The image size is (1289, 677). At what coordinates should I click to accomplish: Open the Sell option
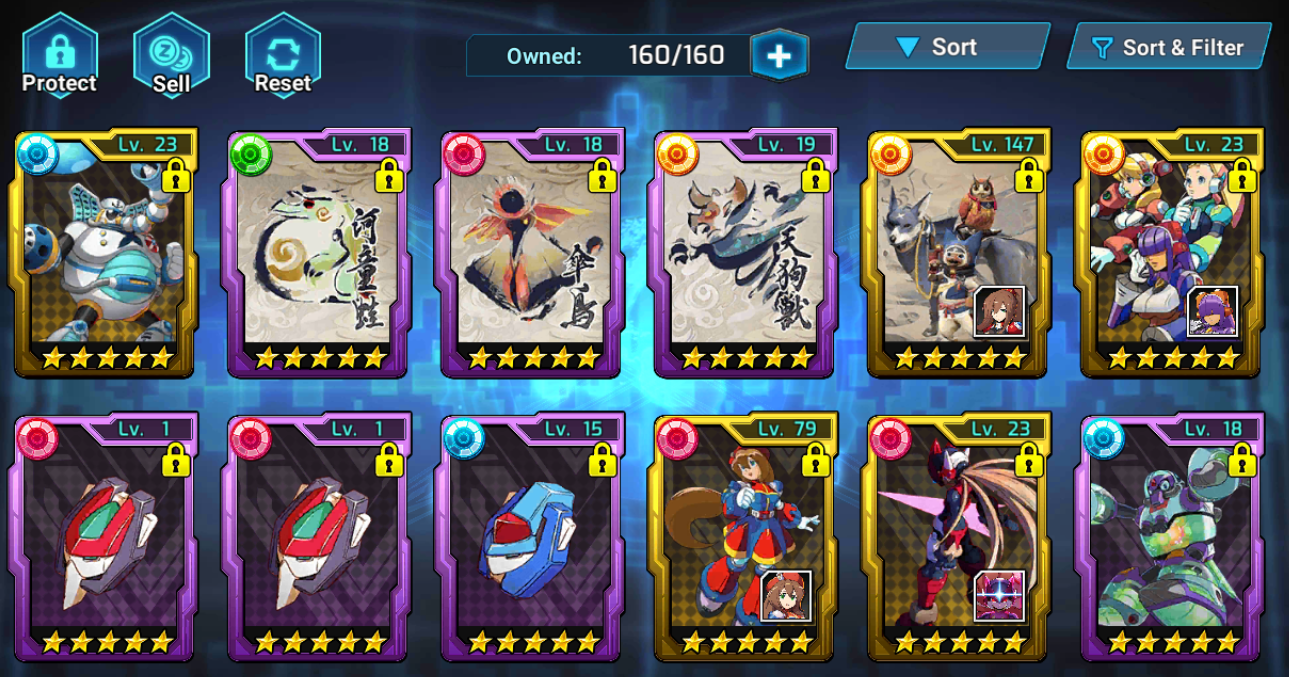click(x=171, y=55)
